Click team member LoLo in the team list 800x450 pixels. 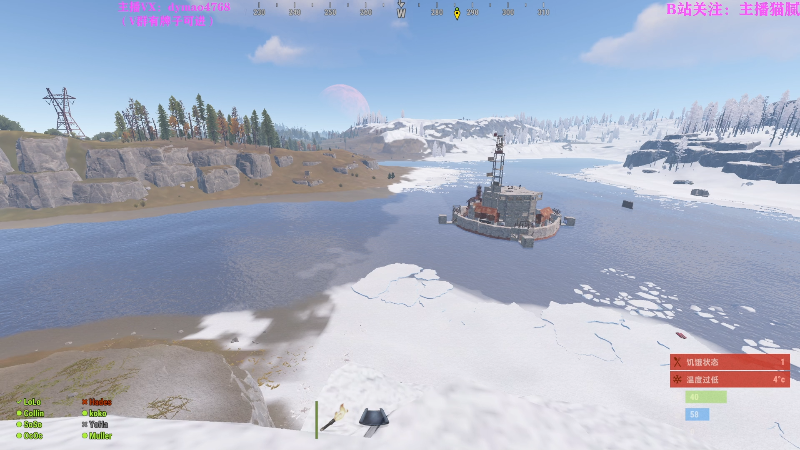(32, 402)
